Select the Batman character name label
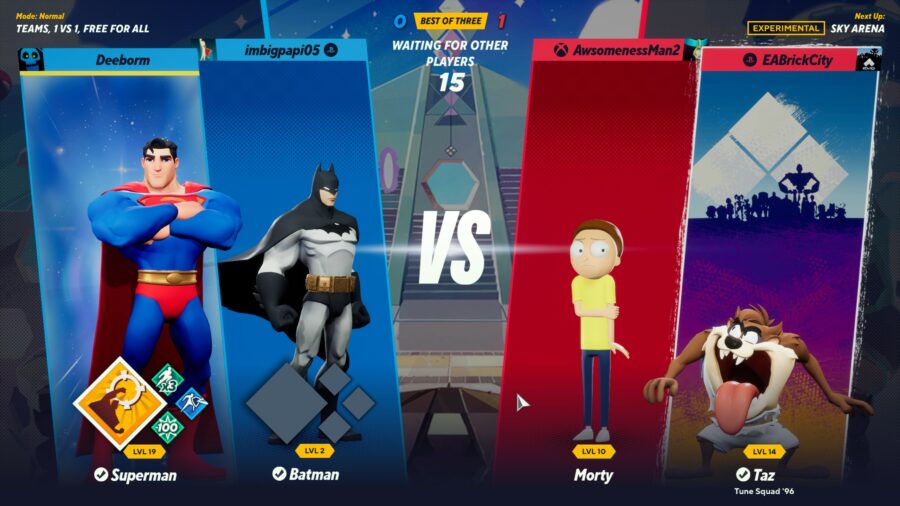The height and width of the screenshot is (506, 900). [306, 474]
